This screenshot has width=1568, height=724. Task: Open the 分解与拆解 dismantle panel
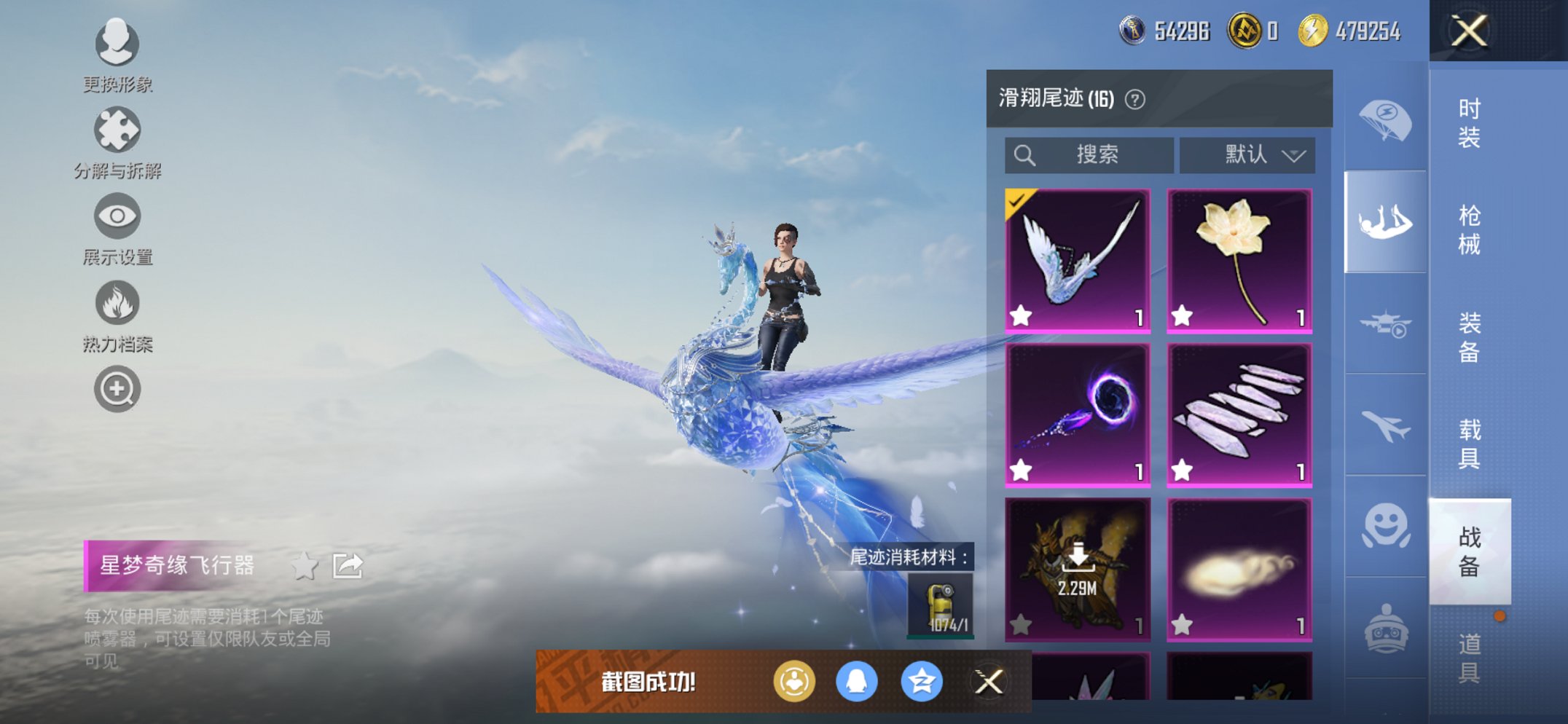(117, 130)
